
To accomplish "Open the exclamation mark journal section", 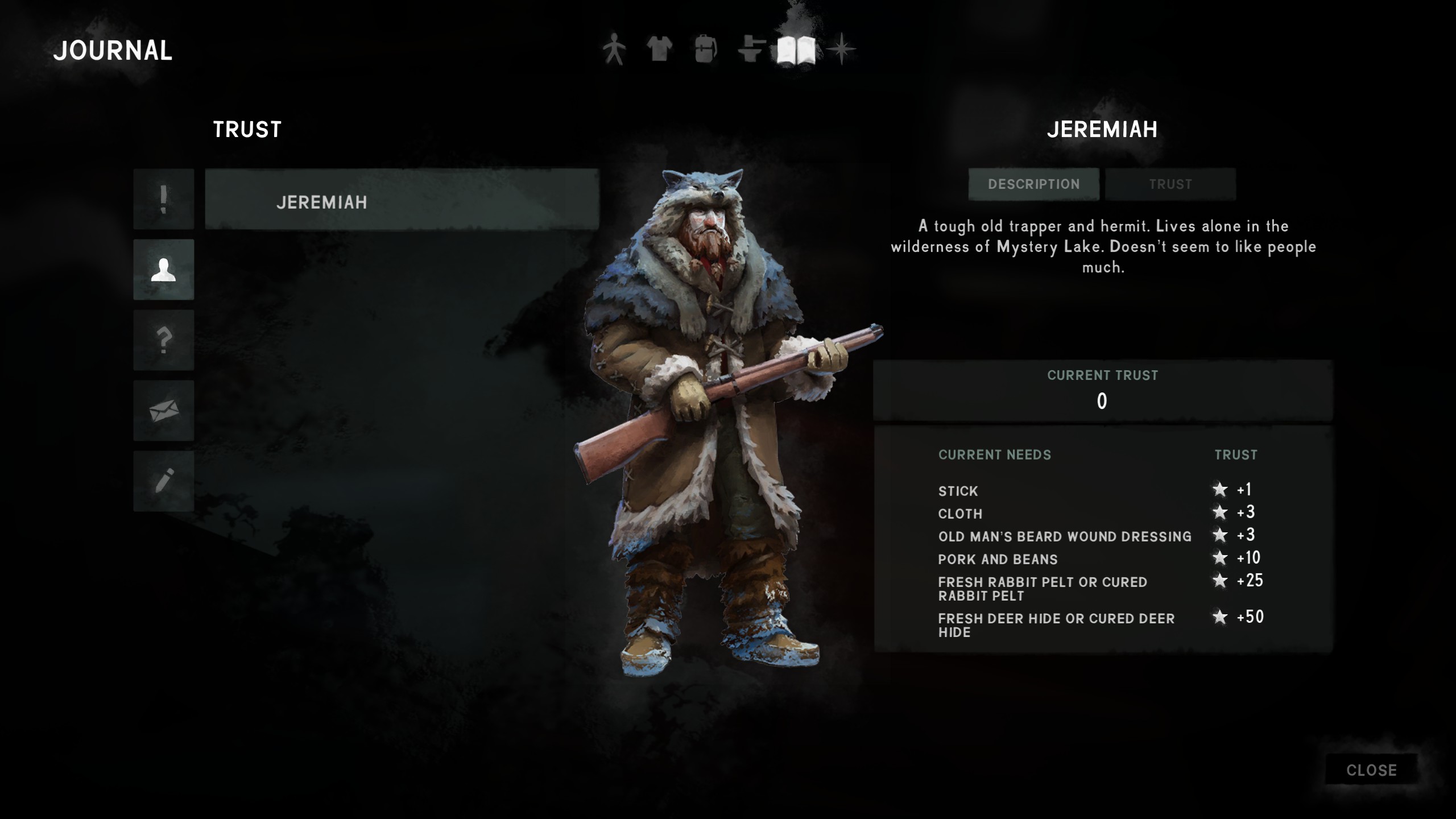I will click(x=164, y=199).
